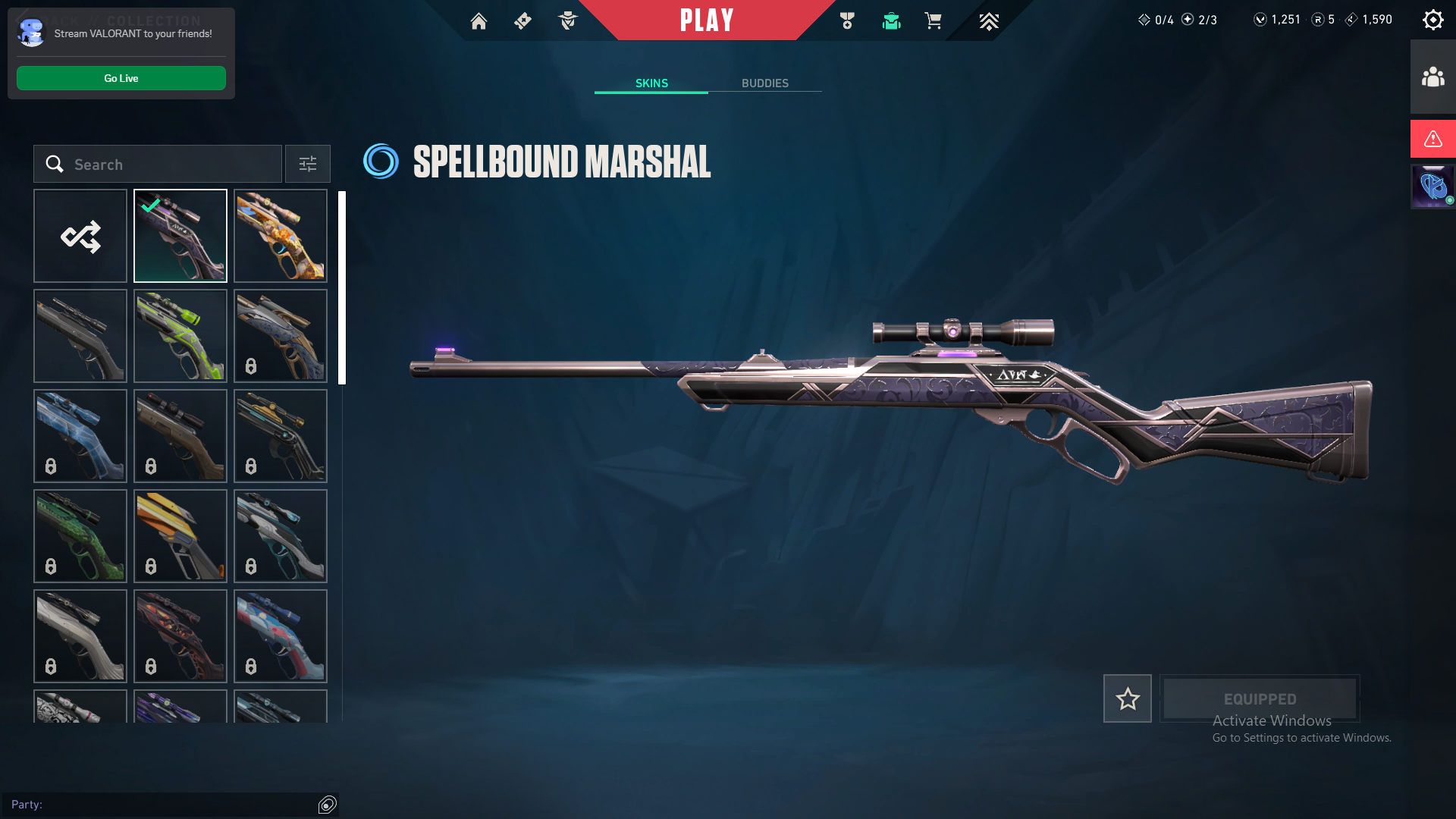This screenshot has width=1456, height=819.
Task: Select the Skins tab
Action: [651, 83]
